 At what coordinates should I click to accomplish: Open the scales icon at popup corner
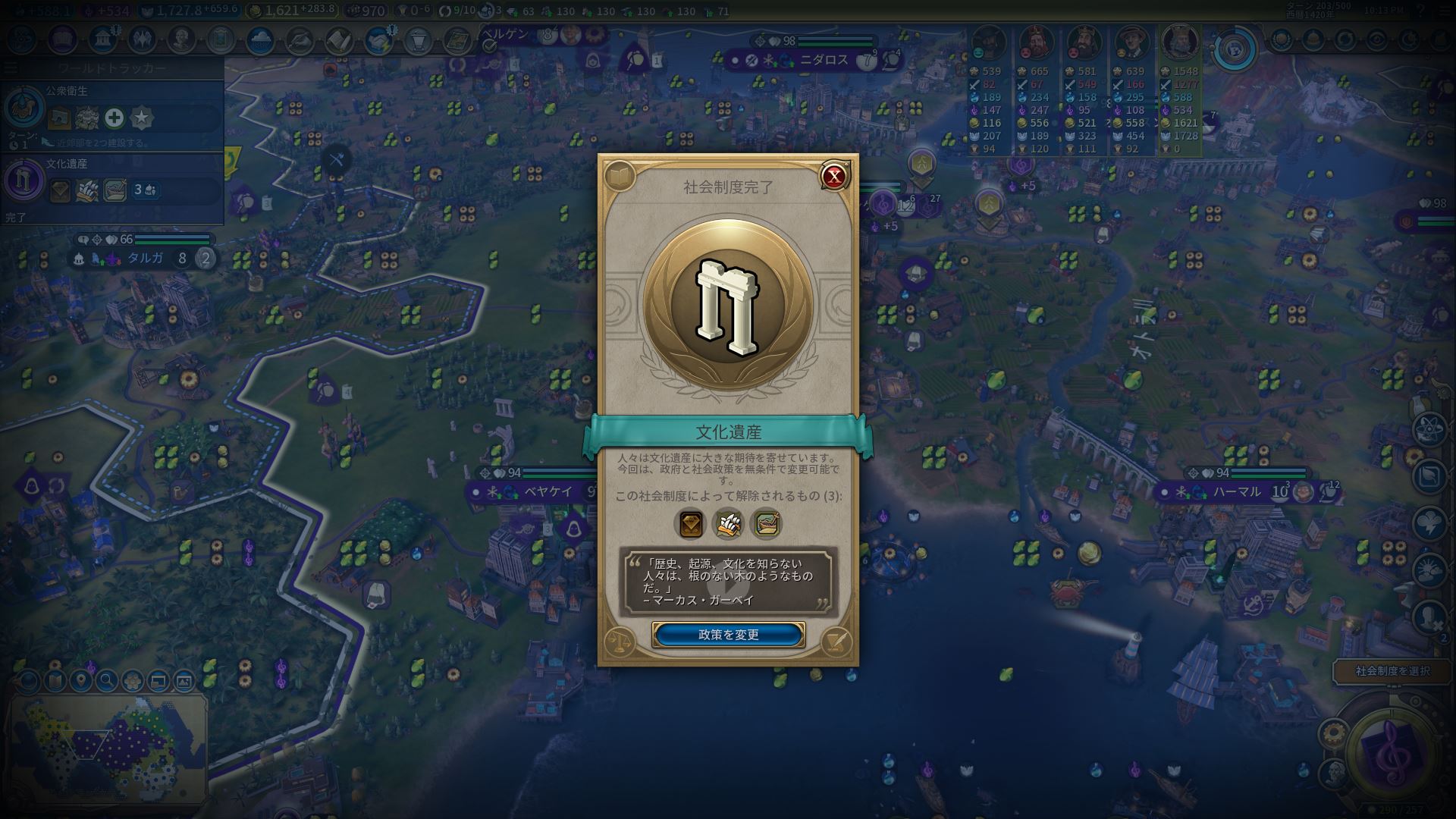click(620, 643)
